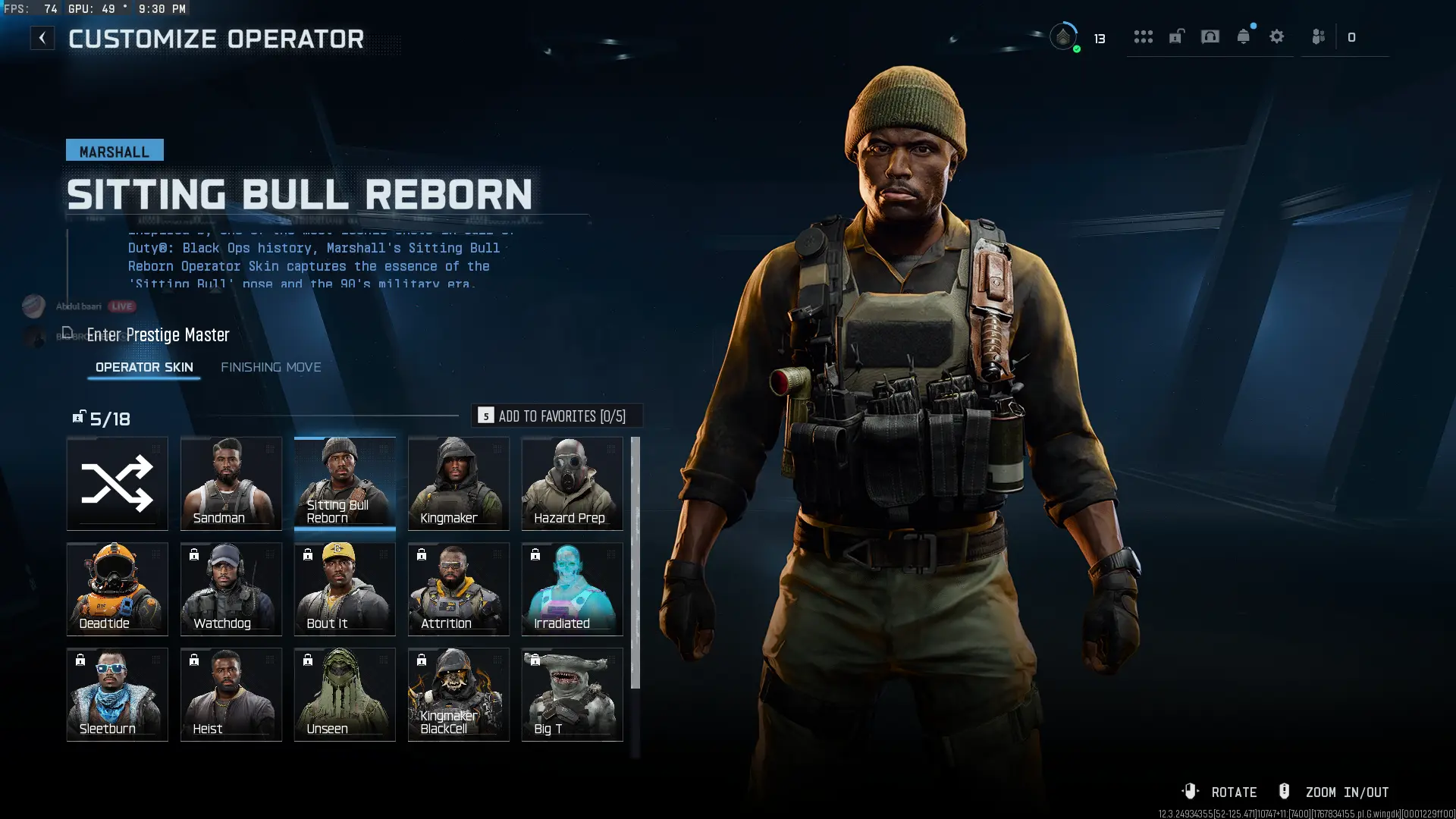Click the shuffle random skin tile
The width and height of the screenshot is (1456, 819).
point(117,483)
